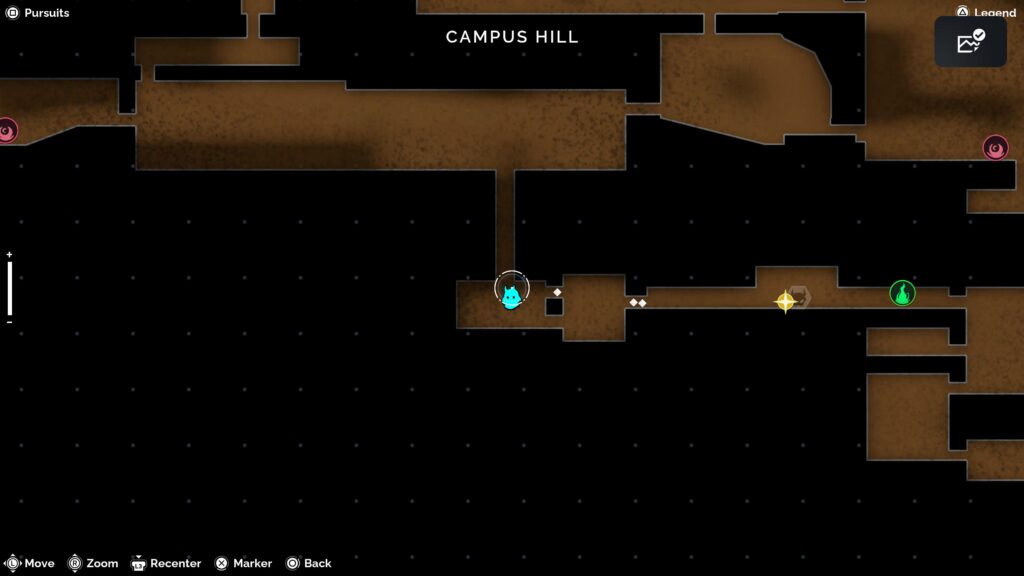Viewport: 1024px width, 576px height.
Task: Select the cyan player position icon
Action: pyautogui.click(x=511, y=296)
